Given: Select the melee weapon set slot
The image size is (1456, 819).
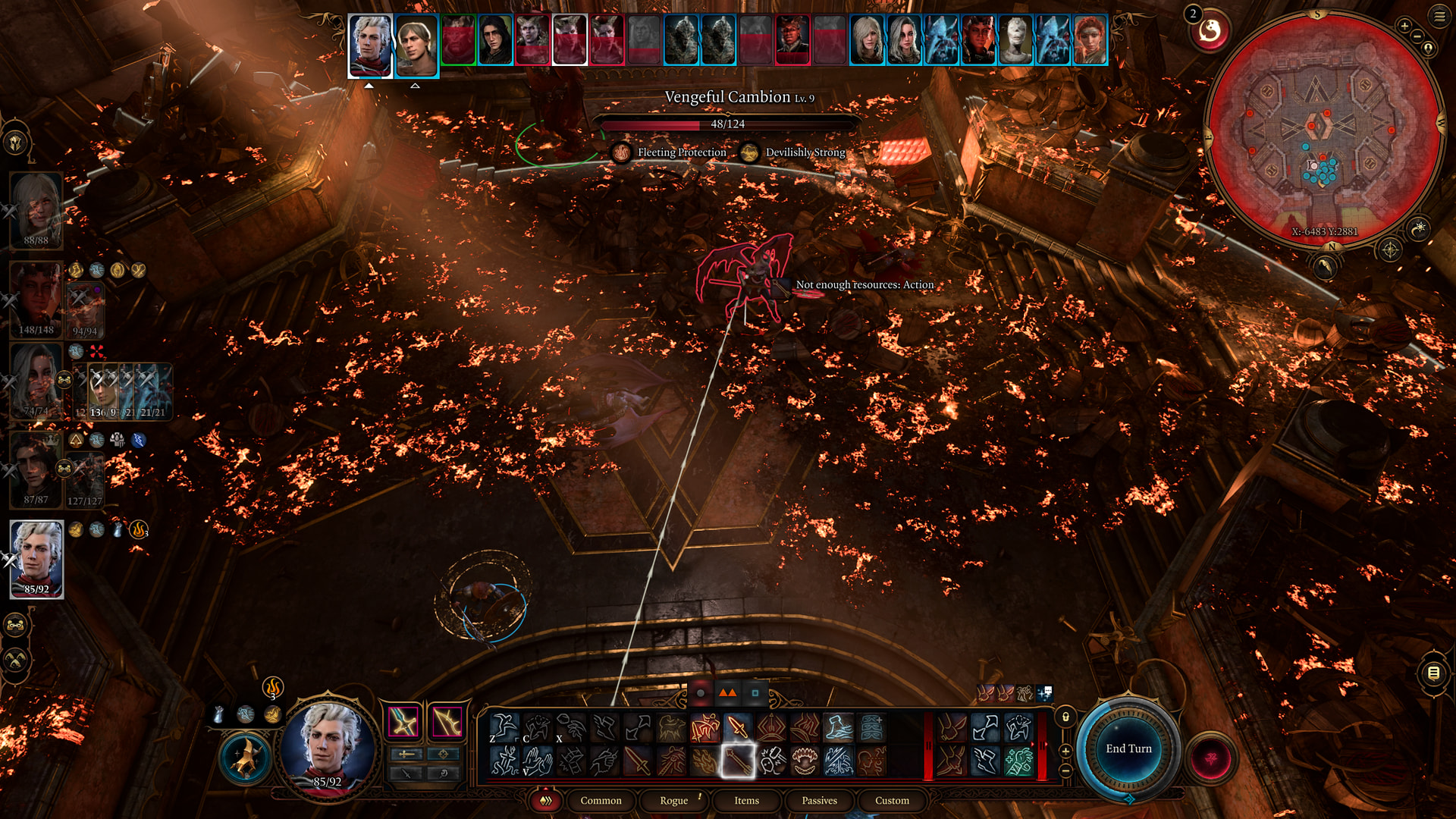Looking at the screenshot, I should pyautogui.click(x=404, y=721).
